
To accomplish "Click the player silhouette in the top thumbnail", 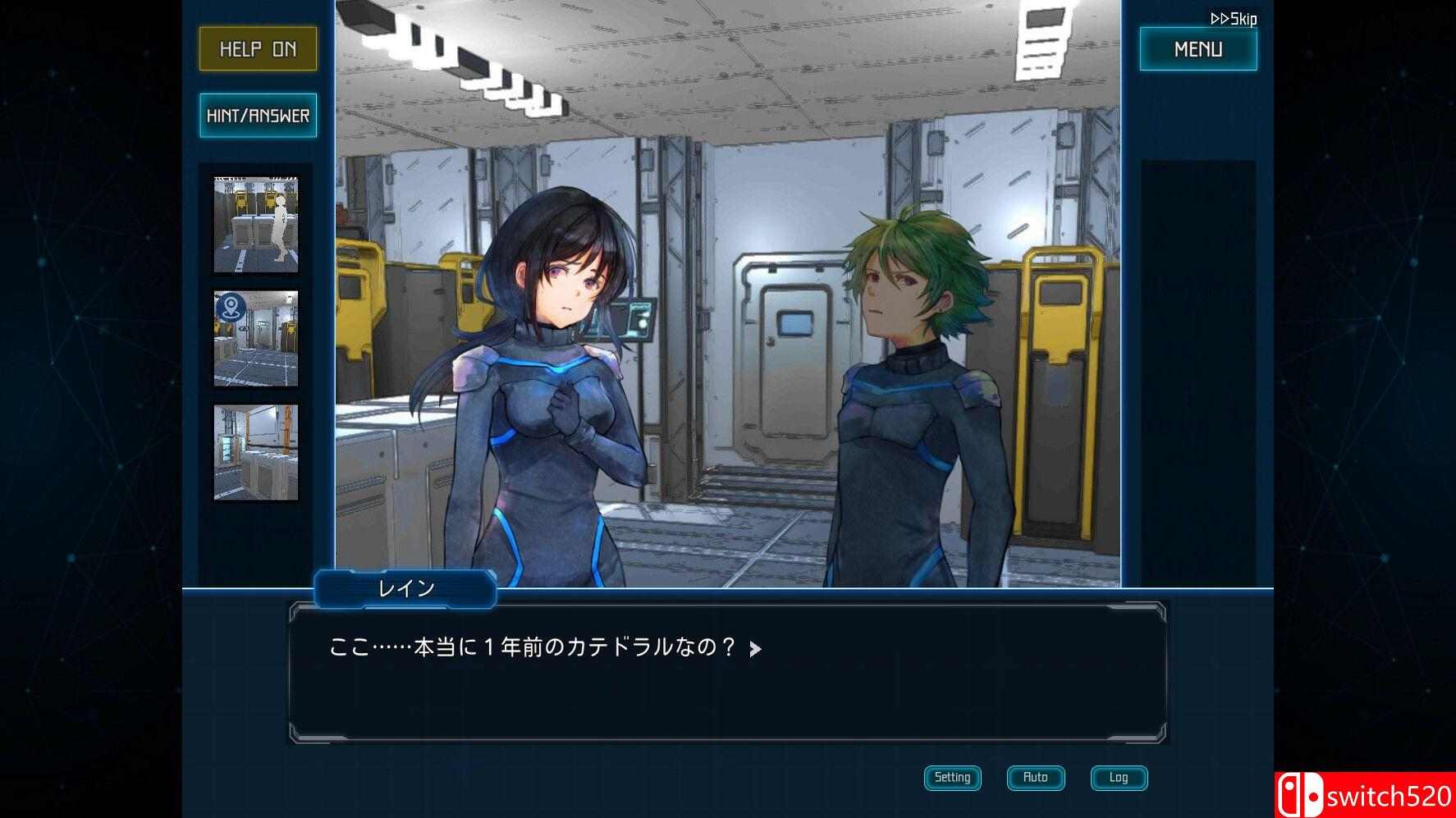I will (280, 230).
